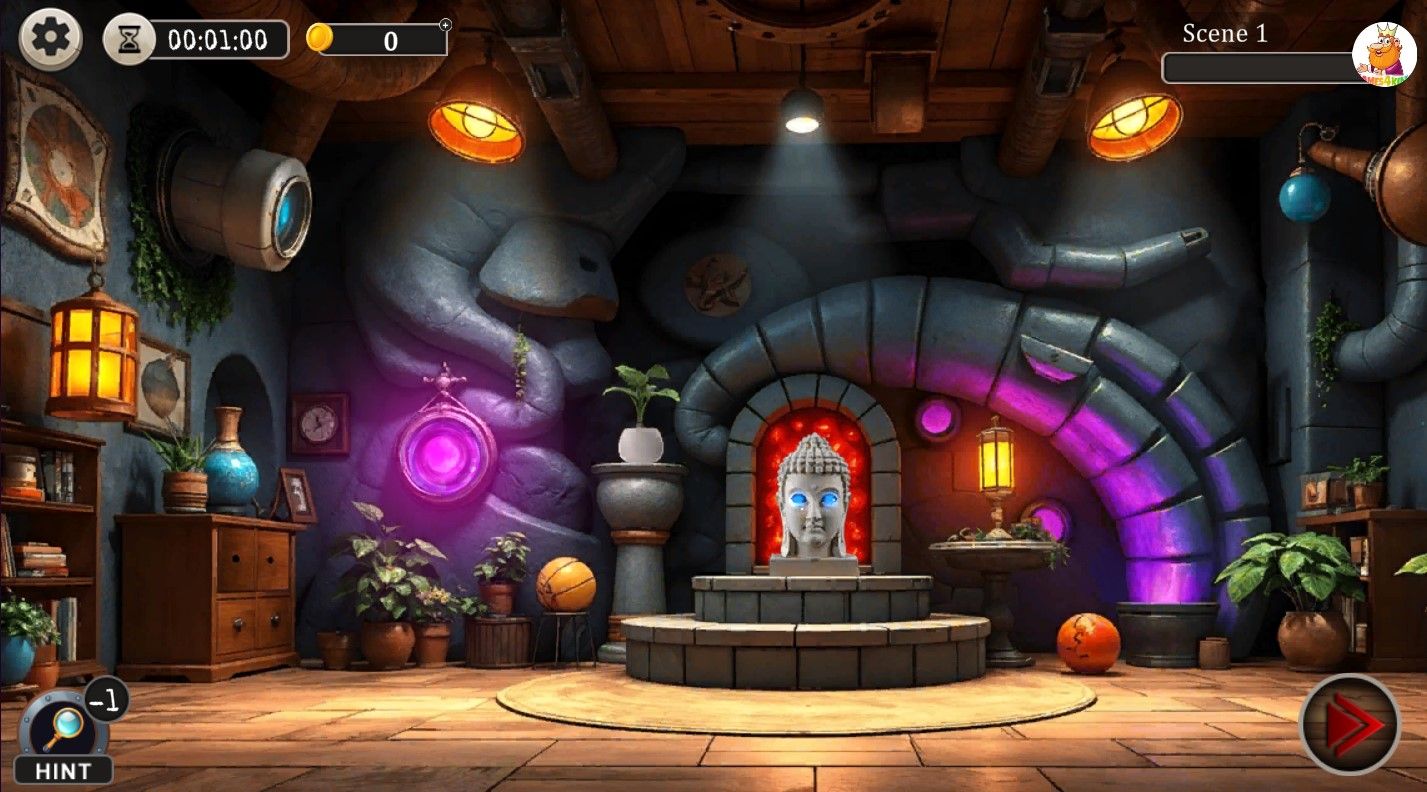Add coins with the small plus button
Screen dimensions: 1427x792
coord(445,25)
